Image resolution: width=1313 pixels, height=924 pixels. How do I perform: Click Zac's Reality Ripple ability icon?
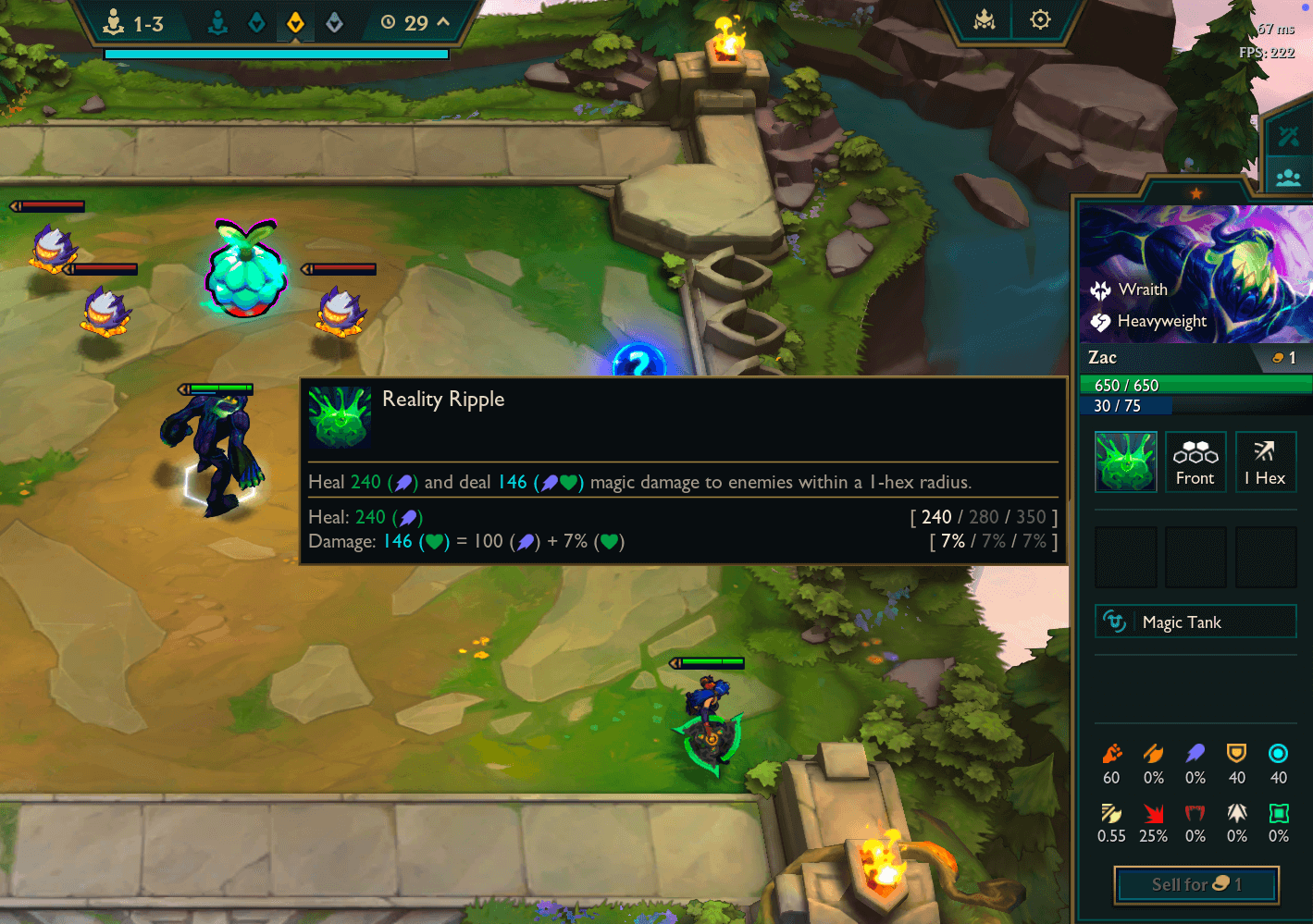(x=1125, y=462)
